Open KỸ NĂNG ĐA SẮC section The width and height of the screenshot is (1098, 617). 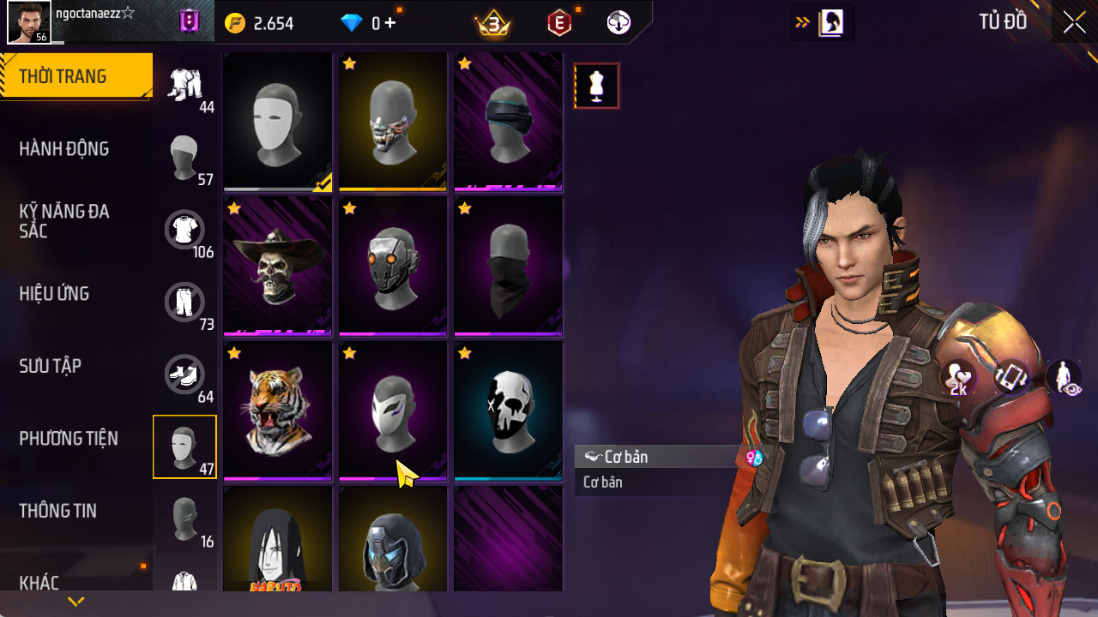pyautogui.click(x=64, y=221)
